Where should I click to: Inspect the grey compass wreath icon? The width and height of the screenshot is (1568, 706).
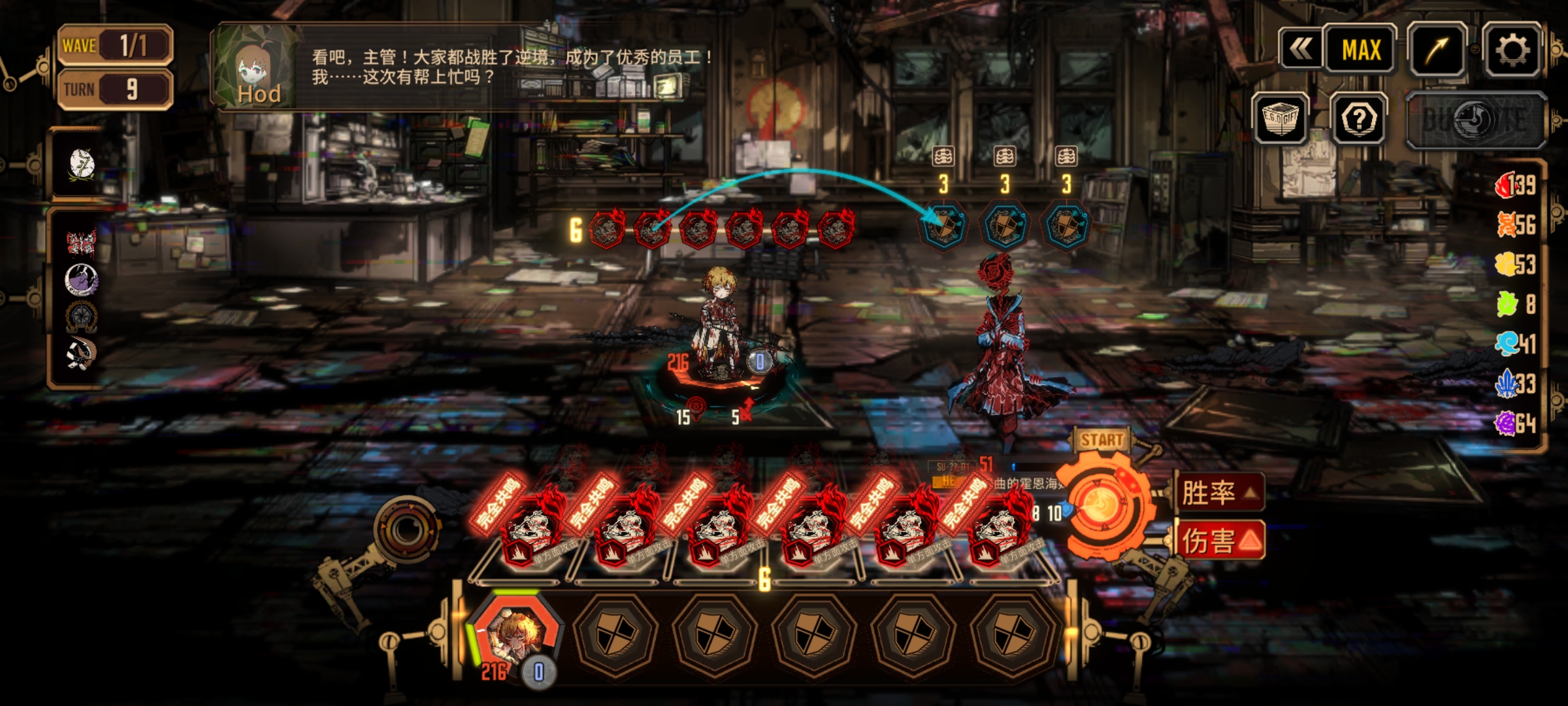[x=81, y=316]
